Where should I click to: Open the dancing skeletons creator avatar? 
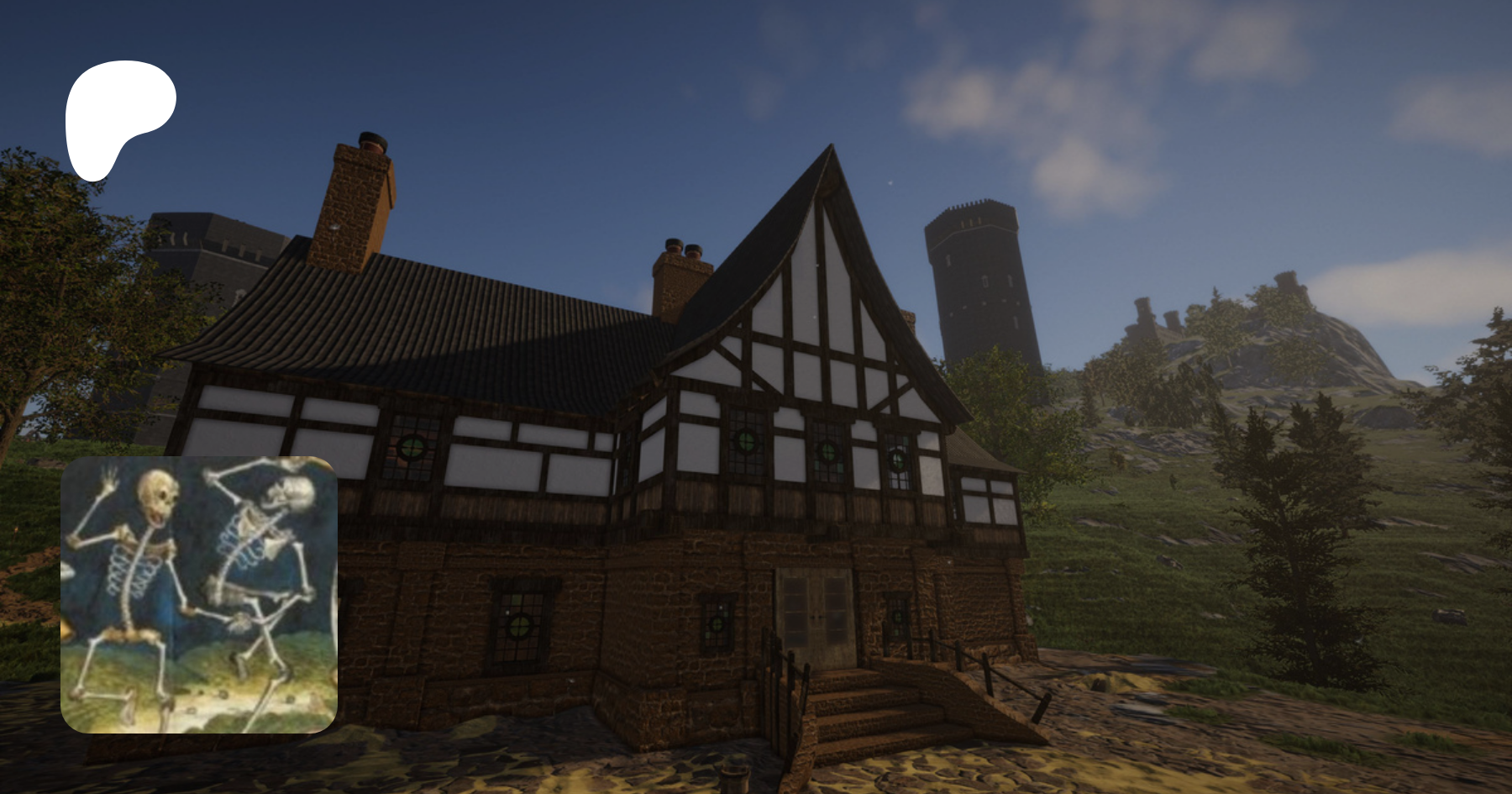[199, 594]
